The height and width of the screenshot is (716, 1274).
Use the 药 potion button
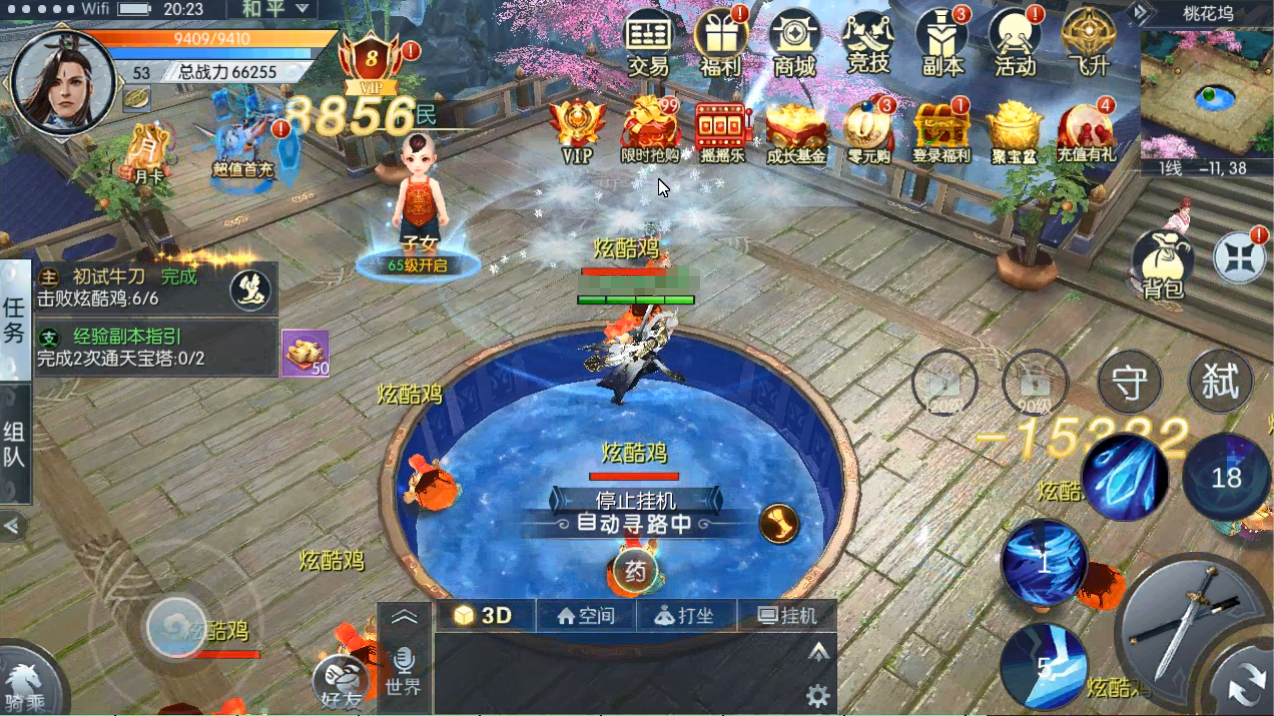click(634, 572)
